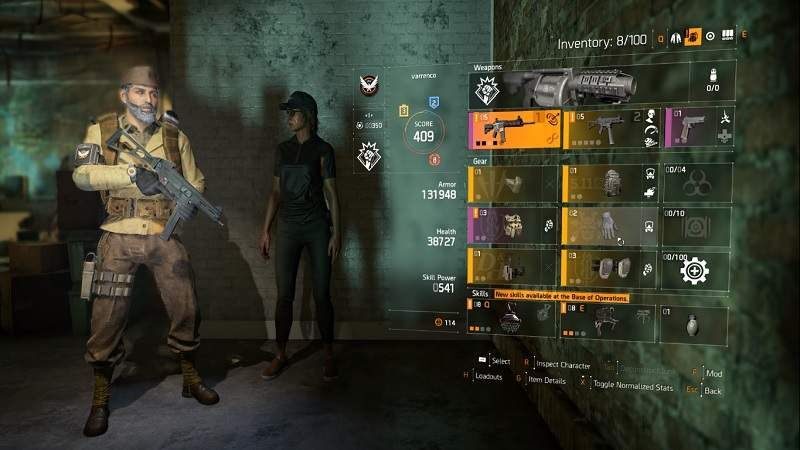Choose the submachine gun secondary weapon slot

click(x=609, y=128)
